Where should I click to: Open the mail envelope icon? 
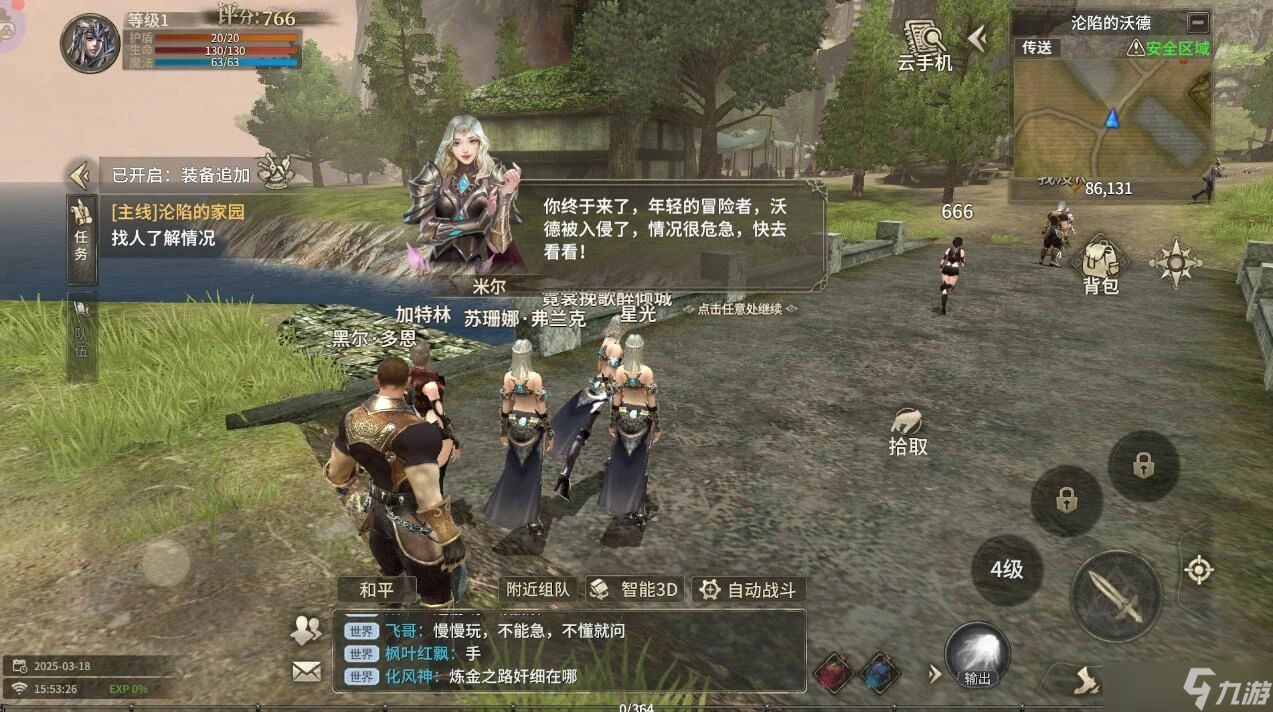pos(307,671)
